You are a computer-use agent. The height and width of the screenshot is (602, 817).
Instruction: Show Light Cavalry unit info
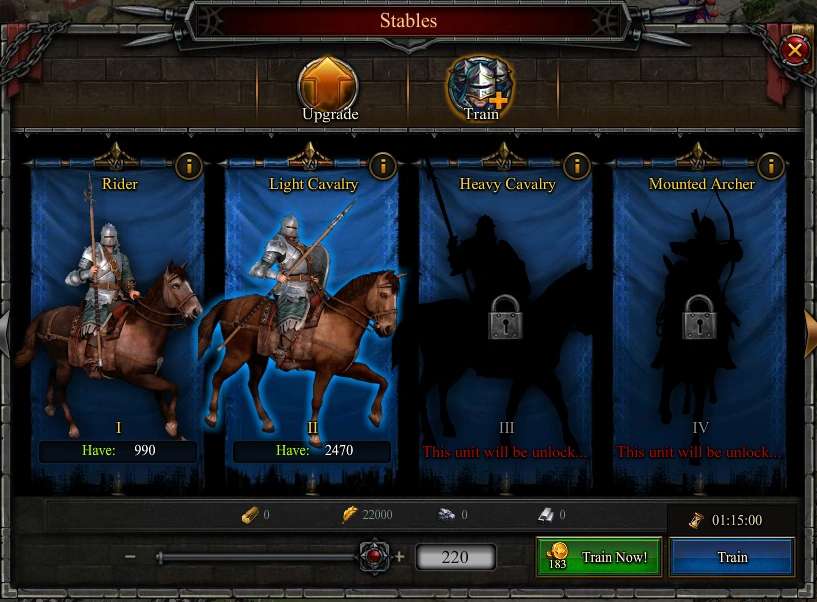click(x=382, y=165)
